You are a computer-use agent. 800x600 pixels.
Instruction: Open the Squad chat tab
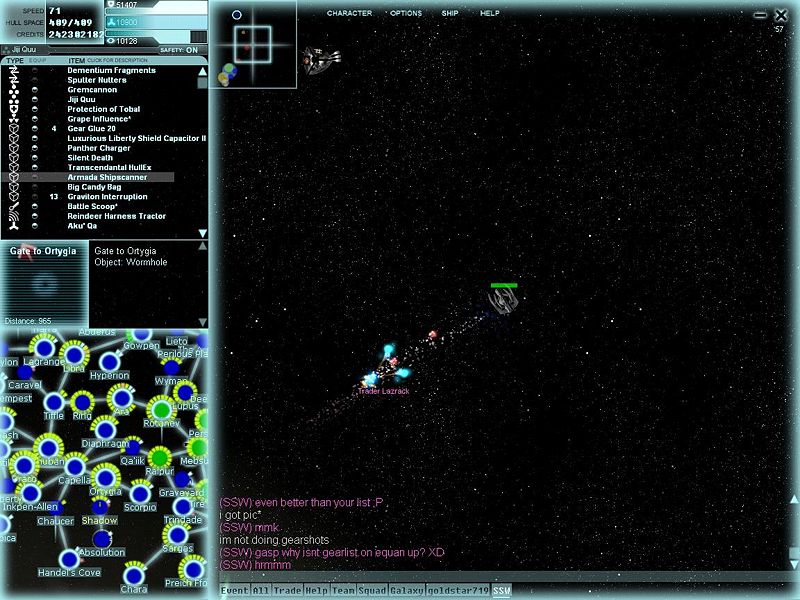(x=372, y=591)
